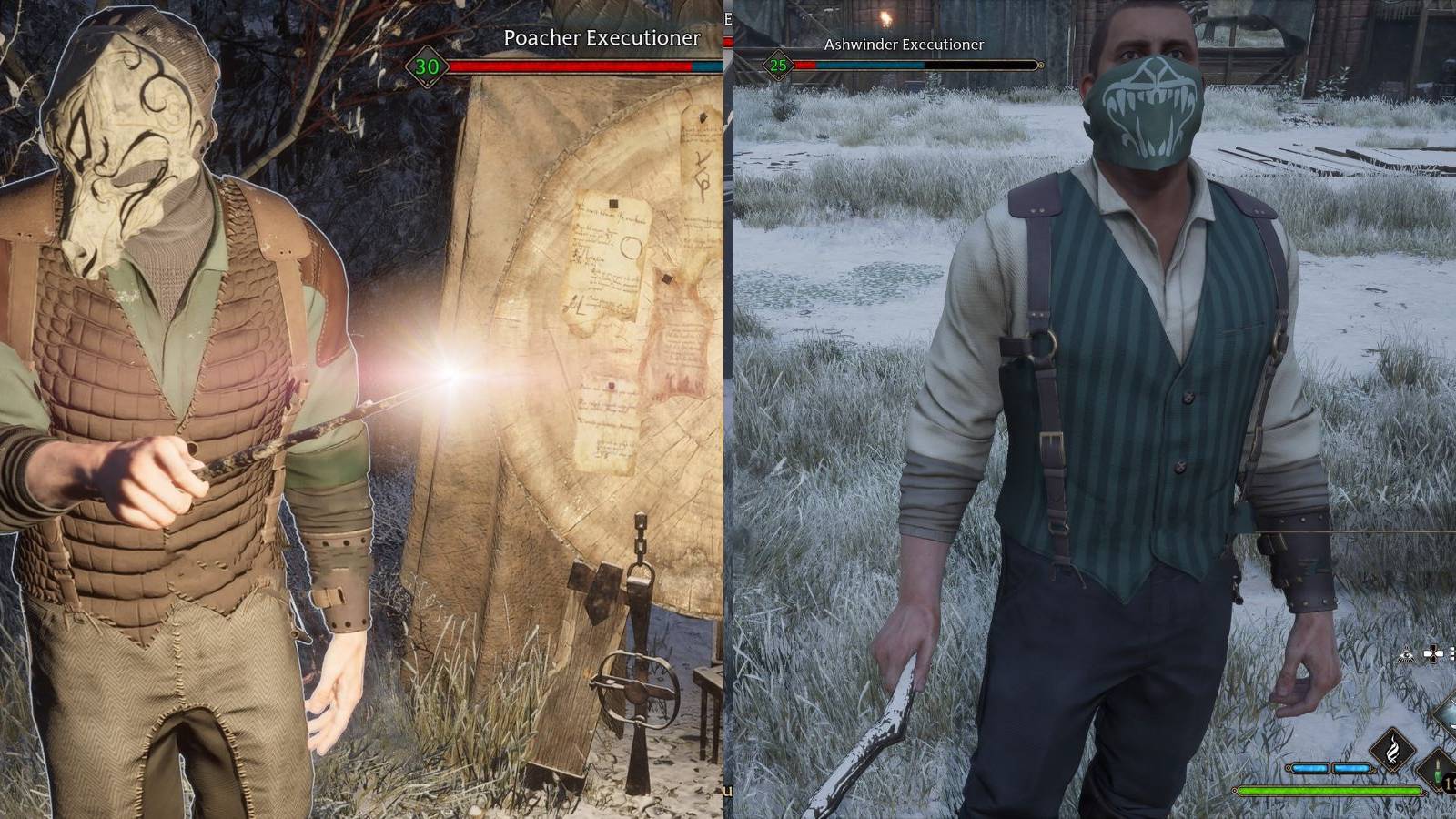1456x819 pixels.
Task: Expand the second ancient magic meter segment
Action: [1350, 767]
